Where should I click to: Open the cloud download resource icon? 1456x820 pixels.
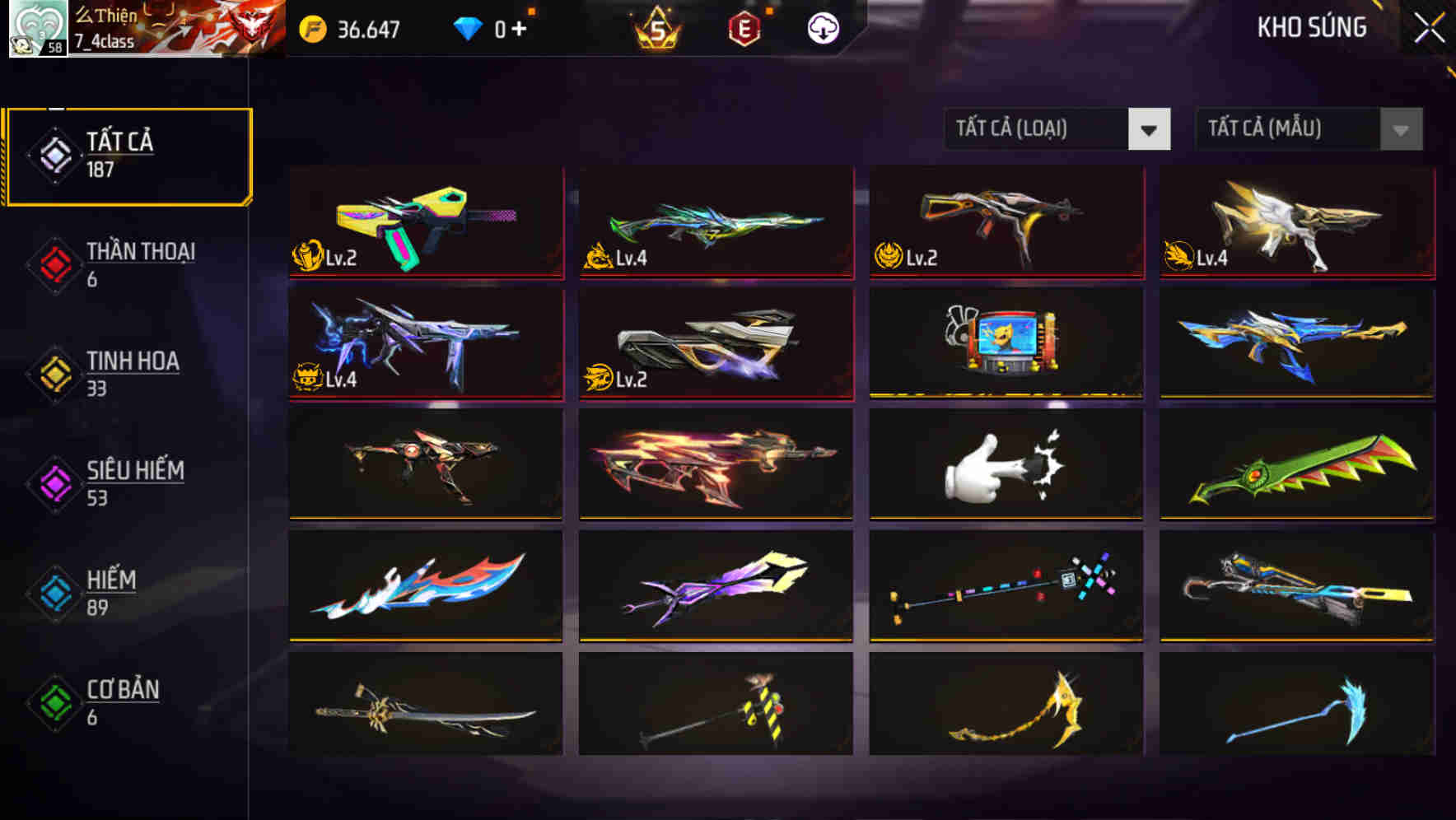click(x=822, y=27)
